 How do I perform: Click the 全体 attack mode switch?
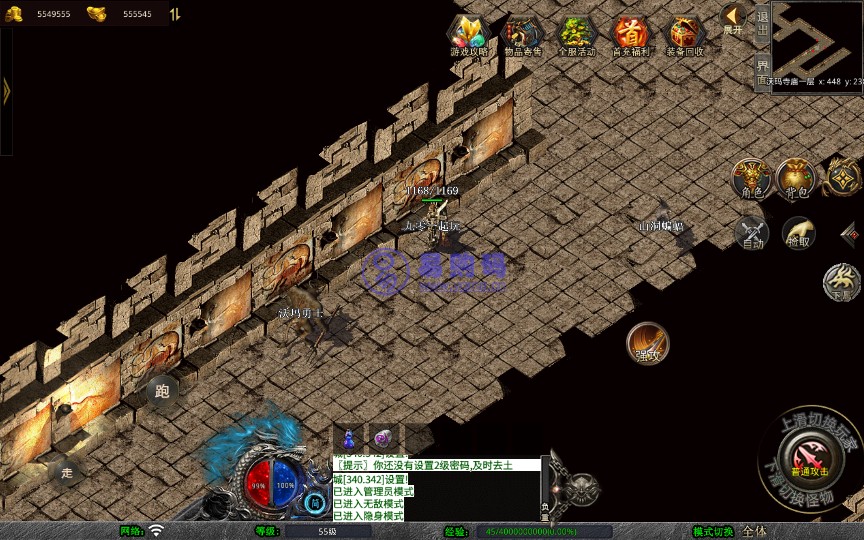(x=755, y=531)
